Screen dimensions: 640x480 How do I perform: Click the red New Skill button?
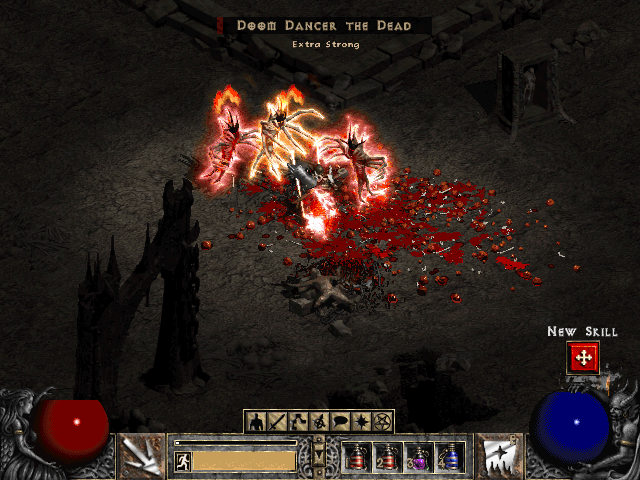click(x=581, y=357)
